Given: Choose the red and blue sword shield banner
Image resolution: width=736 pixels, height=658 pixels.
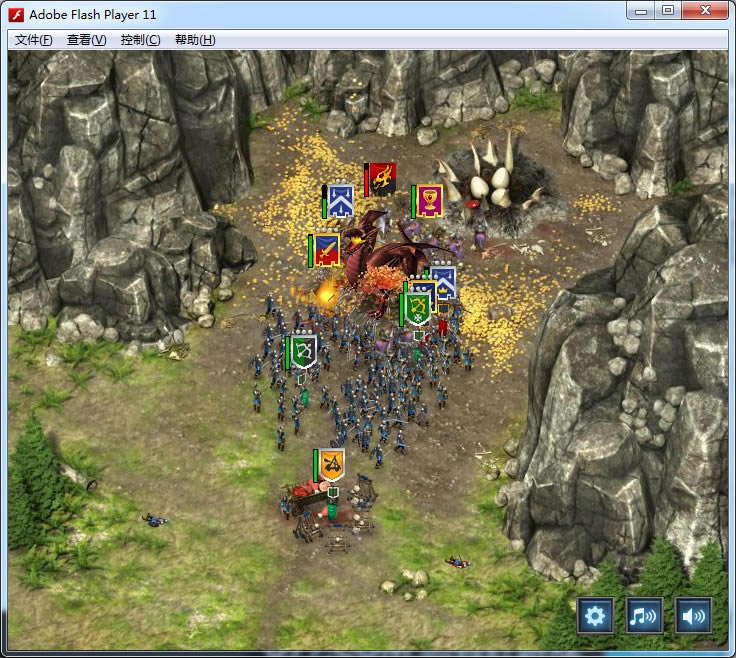Looking at the screenshot, I should click(x=326, y=250).
